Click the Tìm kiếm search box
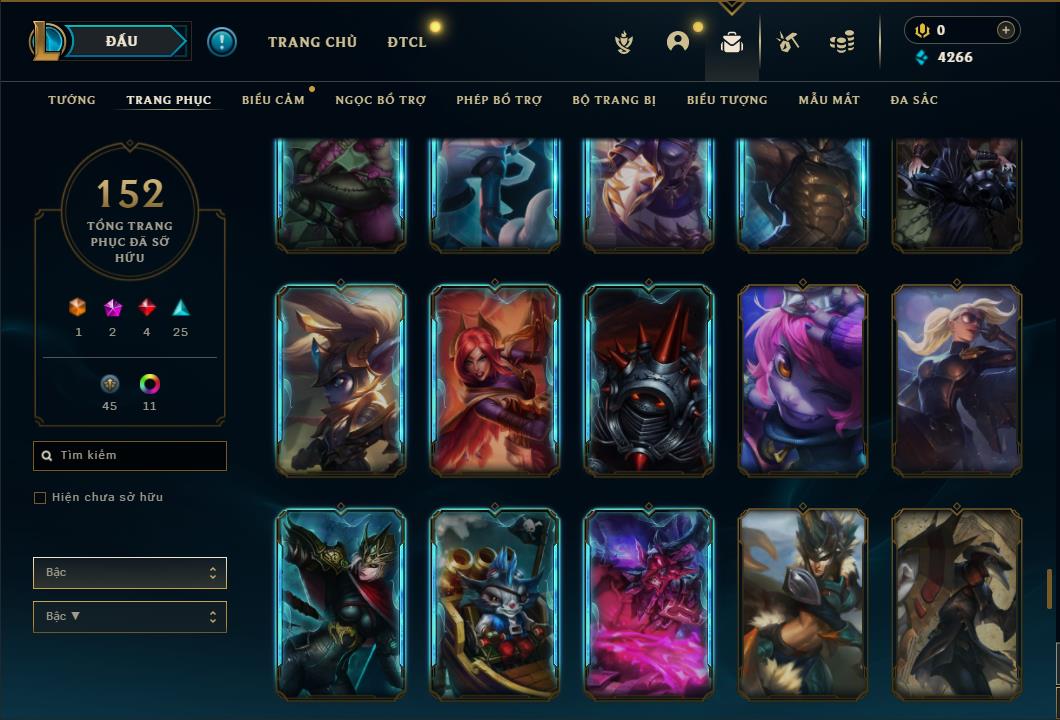Image resolution: width=1060 pixels, height=720 pixels. (130, 456)
